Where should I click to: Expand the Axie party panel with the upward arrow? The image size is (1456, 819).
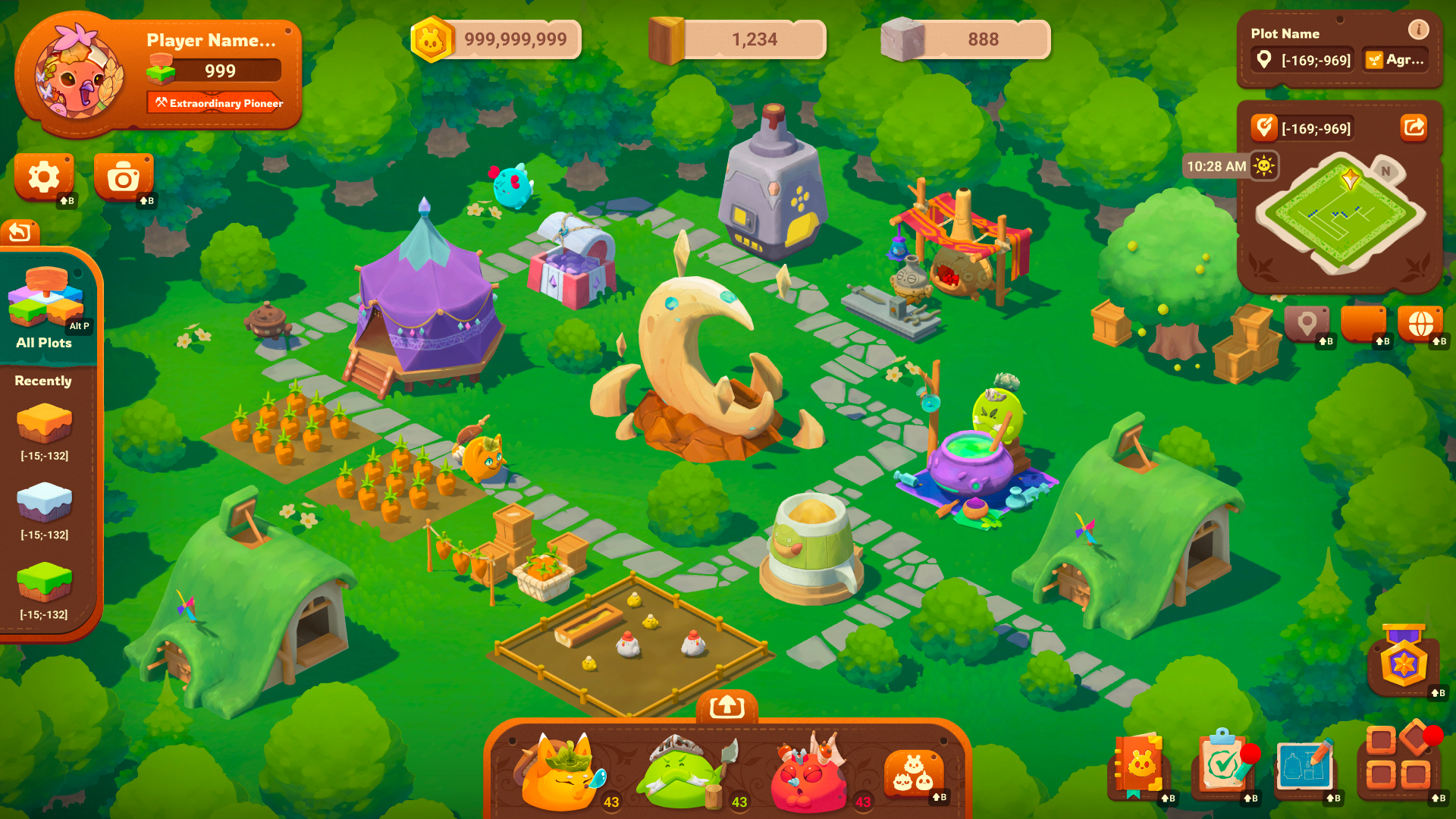pos(727,704)
